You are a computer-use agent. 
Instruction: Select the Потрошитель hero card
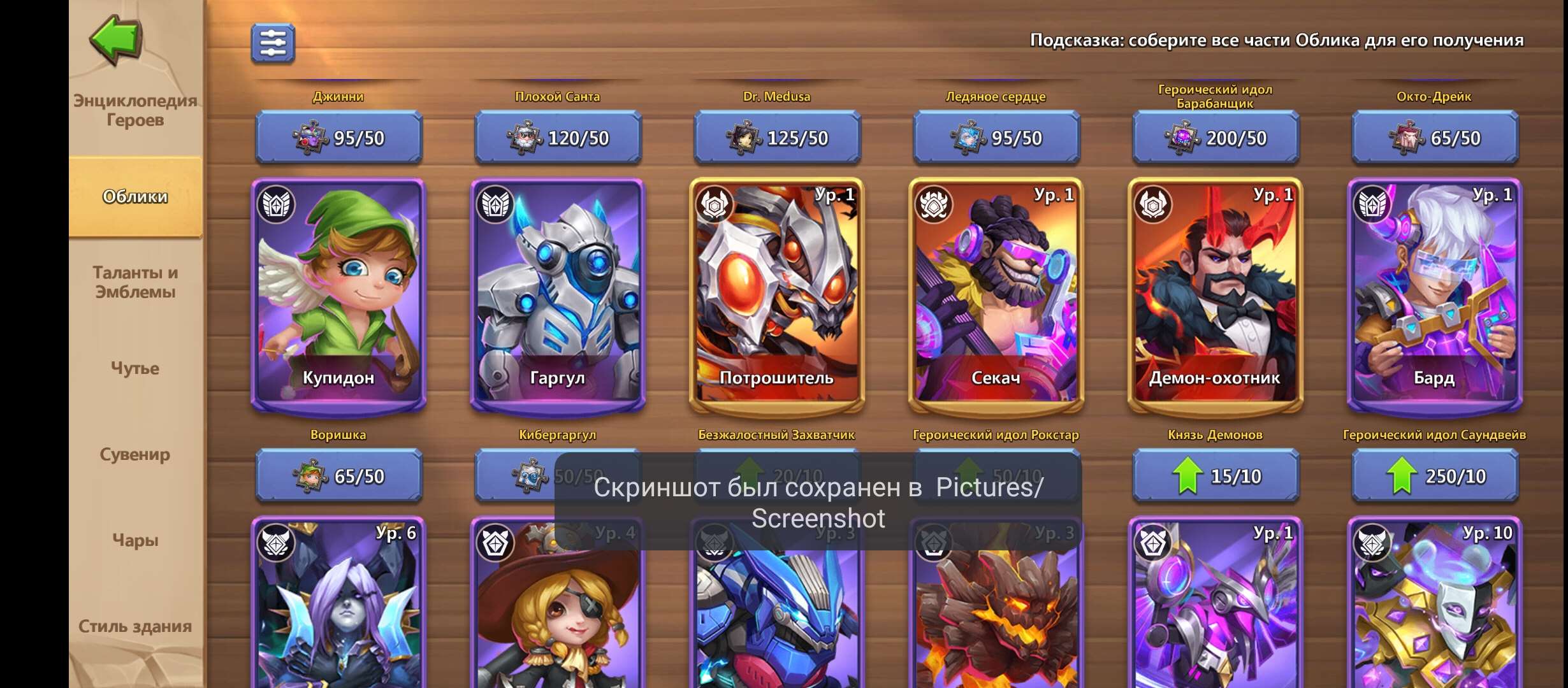(776, 294)
